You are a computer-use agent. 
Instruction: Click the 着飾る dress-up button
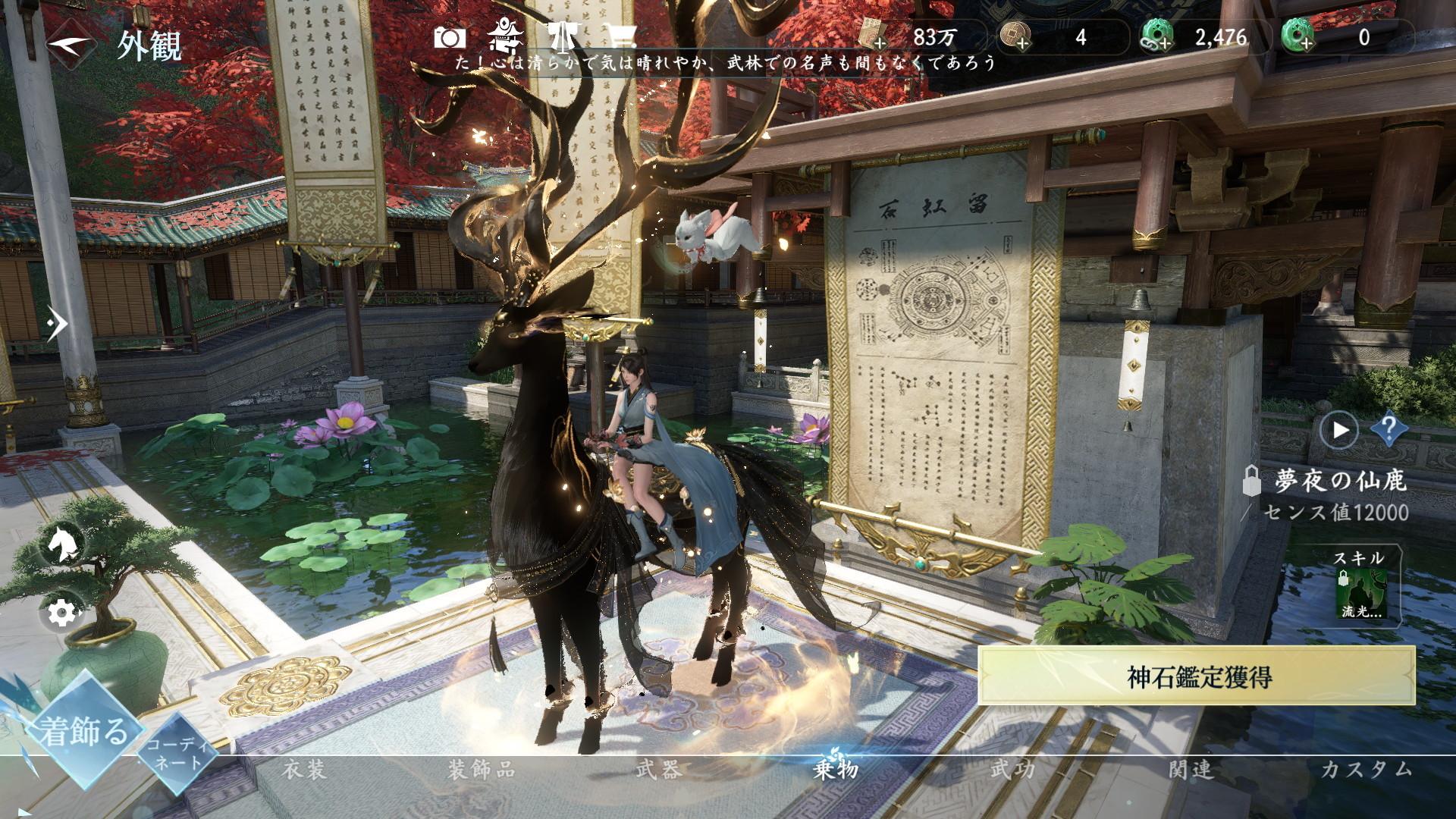(x=83, y=730)
